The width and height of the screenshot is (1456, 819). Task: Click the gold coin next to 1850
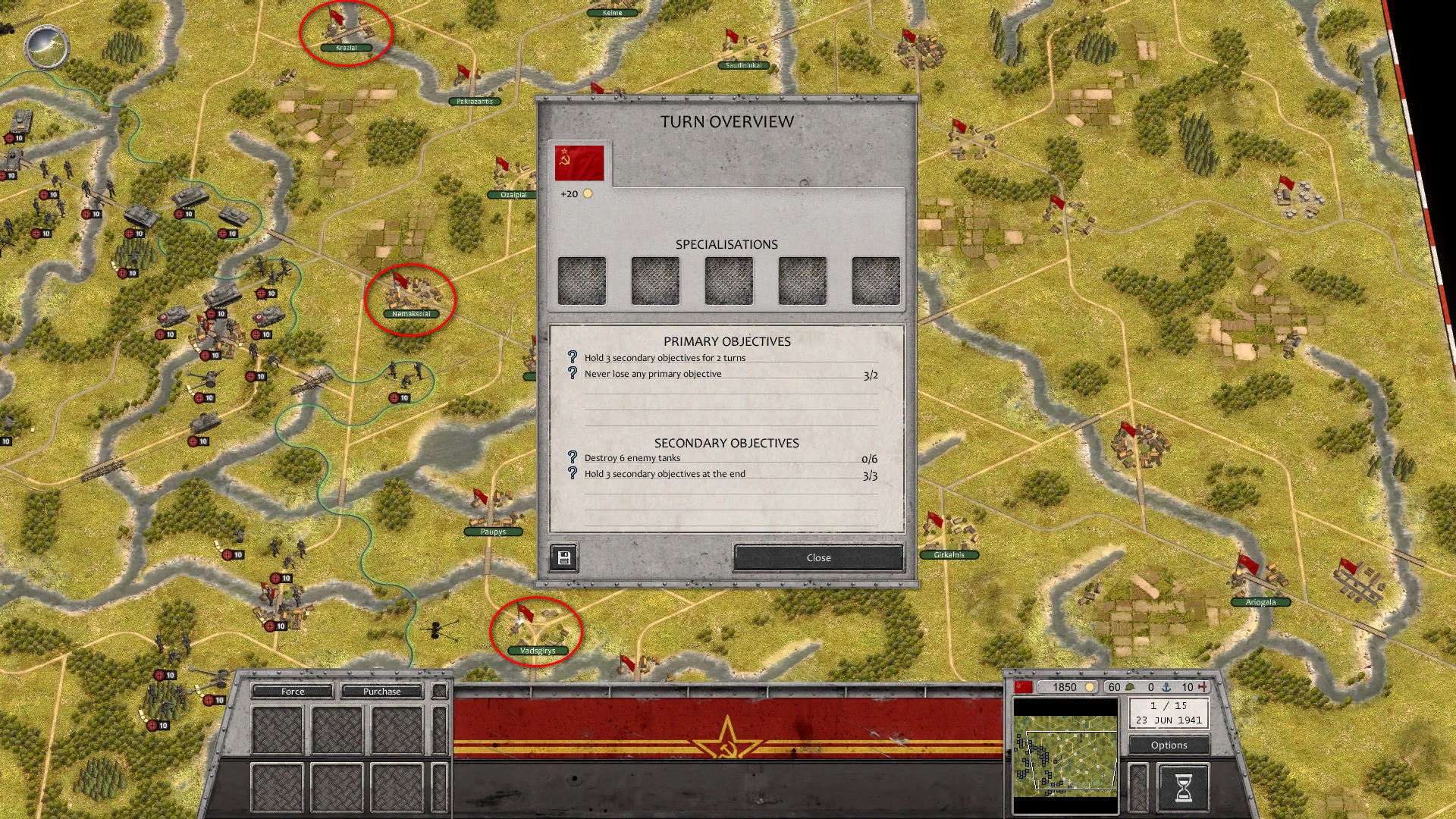pos(1090,687)
